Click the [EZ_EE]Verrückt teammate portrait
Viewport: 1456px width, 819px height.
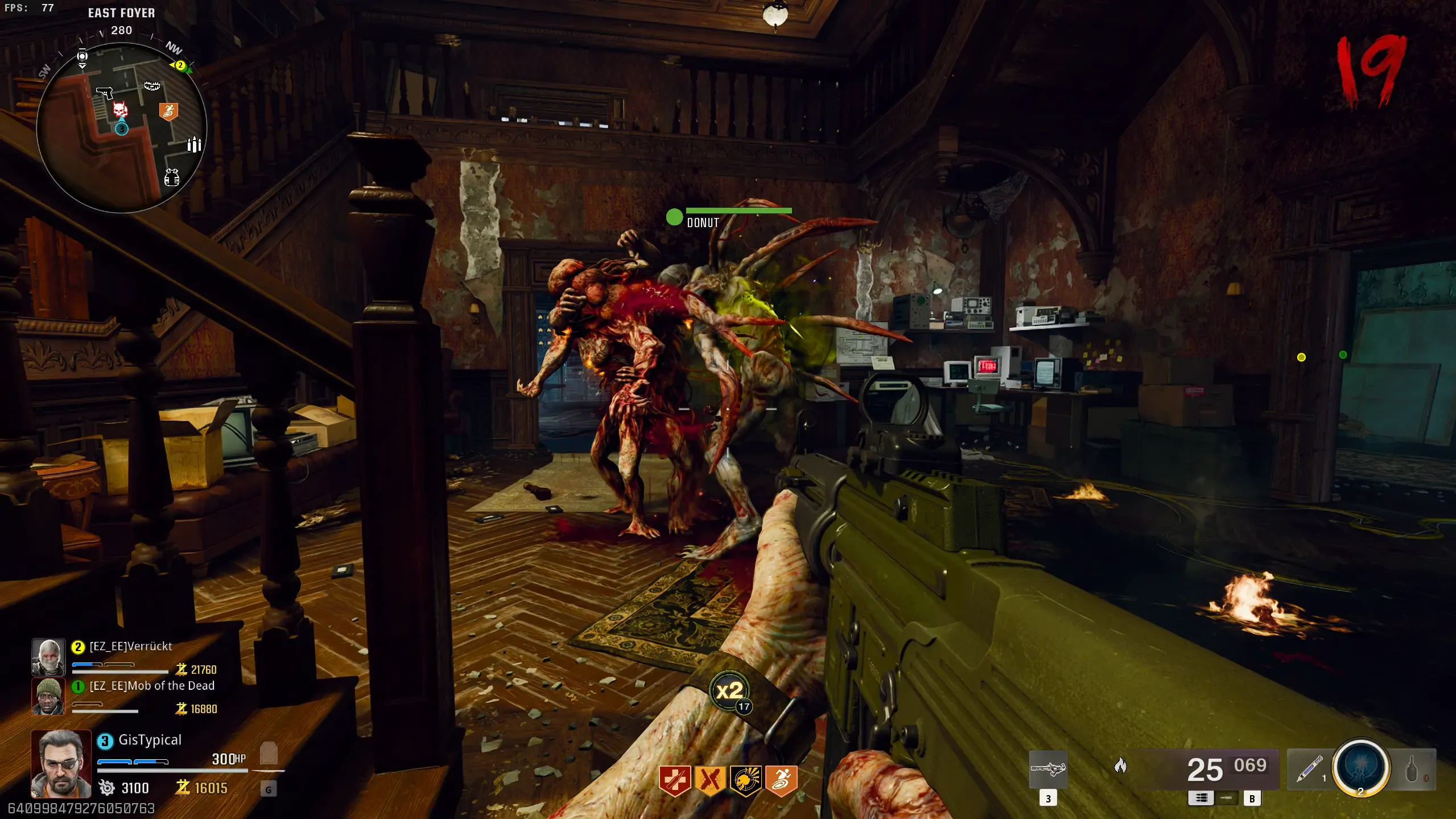(48, 657)
